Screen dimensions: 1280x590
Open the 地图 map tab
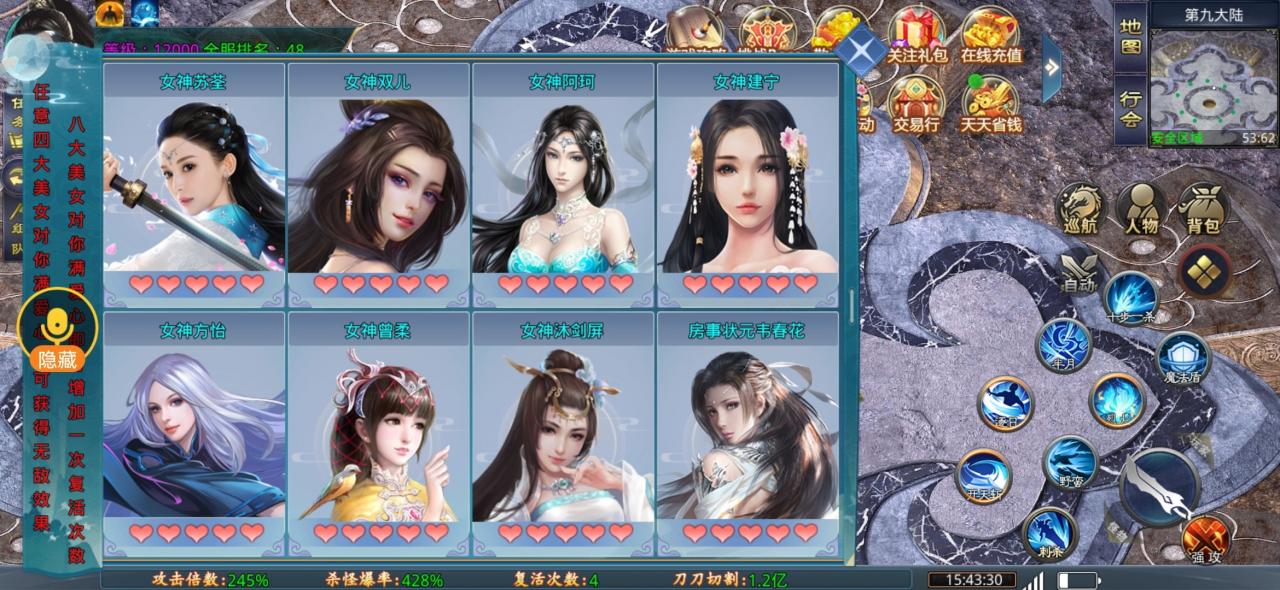[x=1130, y=36]
